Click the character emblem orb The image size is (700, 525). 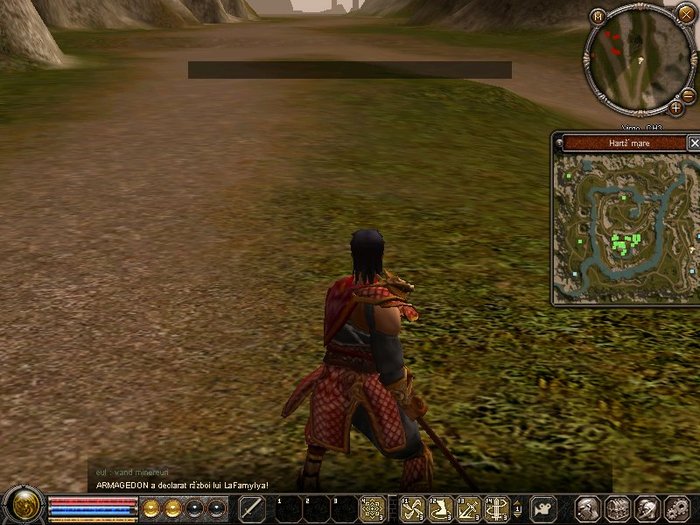point(22,505)
